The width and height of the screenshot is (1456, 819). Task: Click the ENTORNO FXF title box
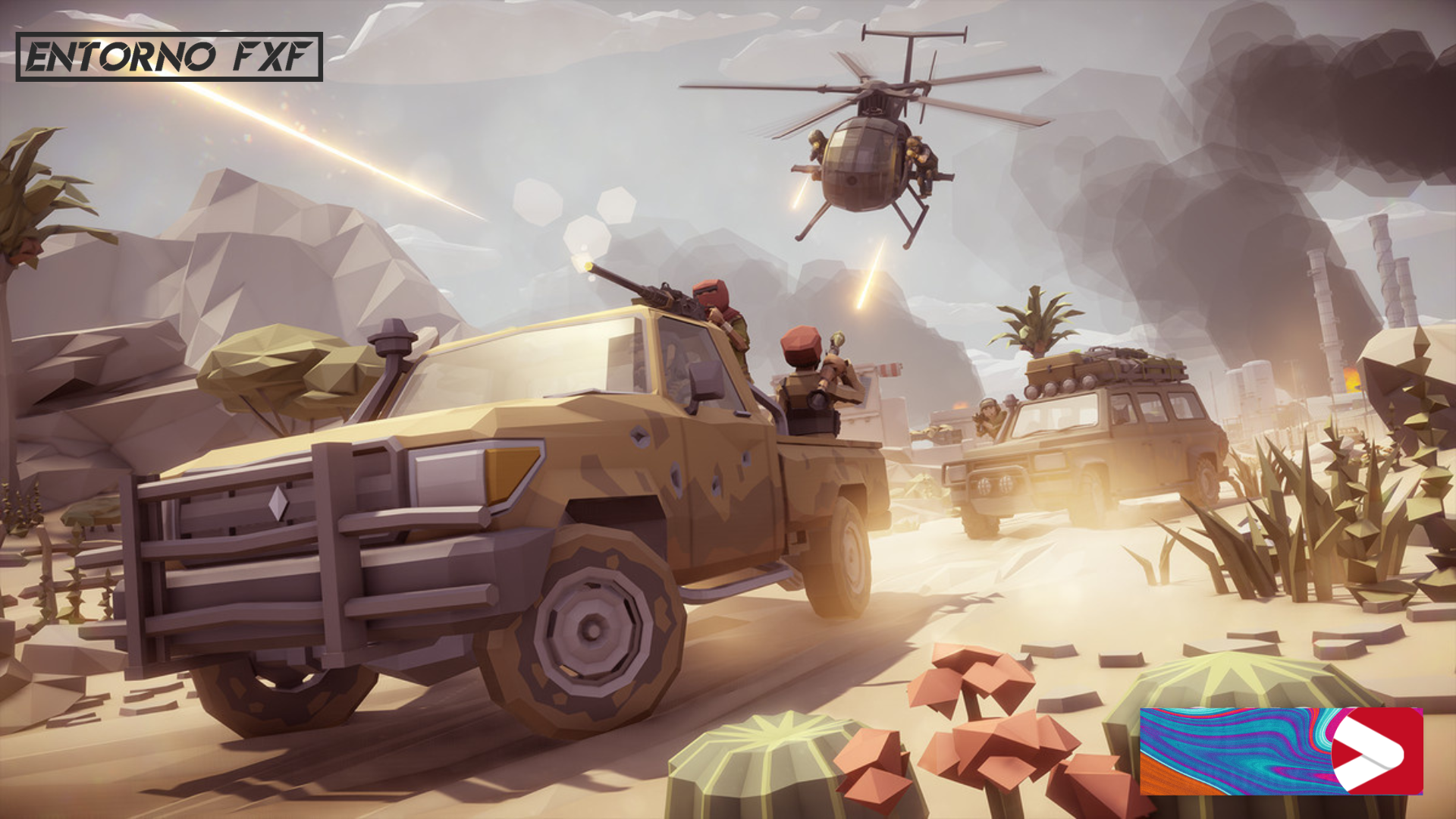point(169,57)
